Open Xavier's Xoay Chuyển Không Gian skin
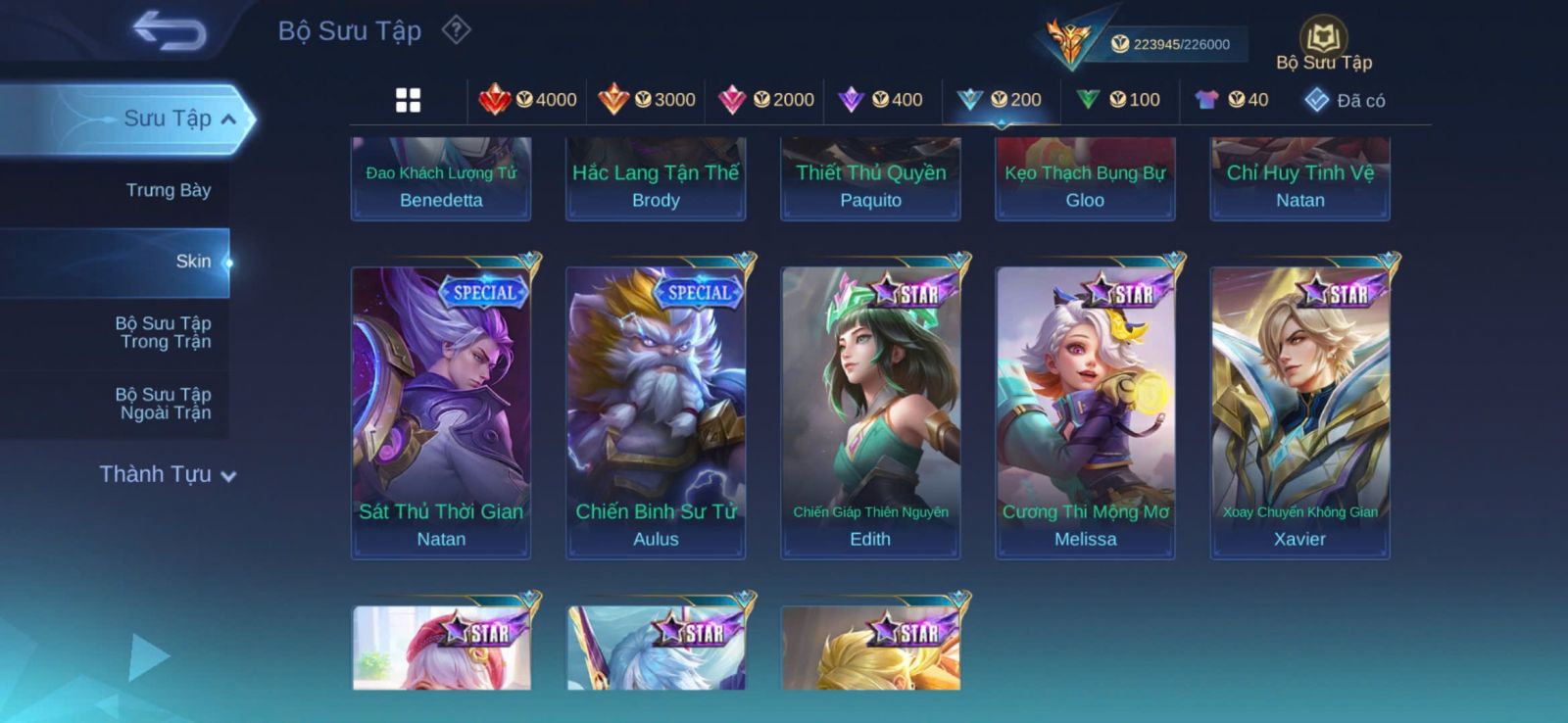1568x723 pixels. click(1299, 411)
